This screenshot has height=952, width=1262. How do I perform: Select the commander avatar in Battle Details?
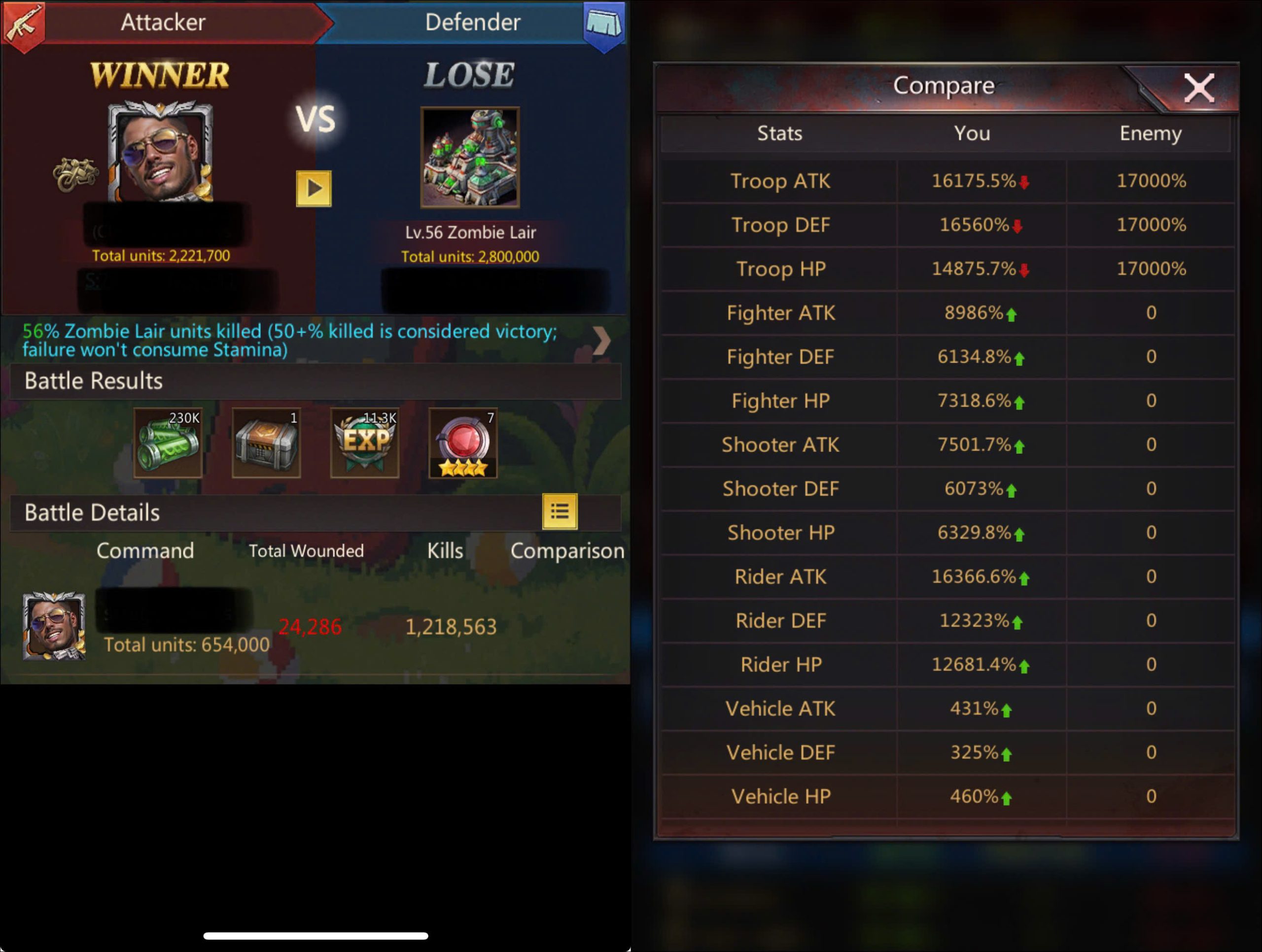tap(54, 626)
